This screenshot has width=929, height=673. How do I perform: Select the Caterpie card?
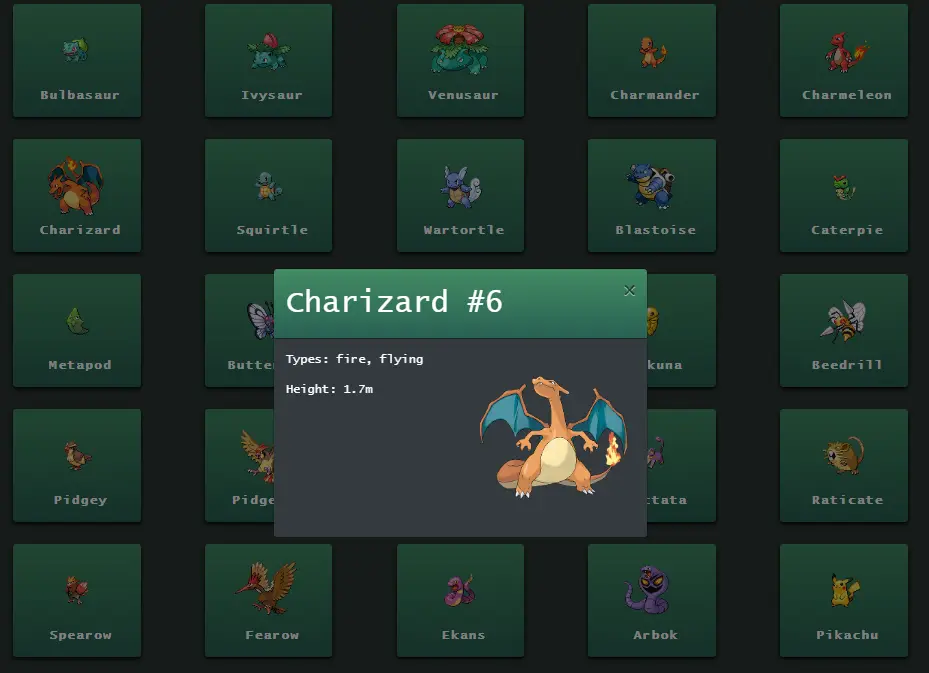843,195
